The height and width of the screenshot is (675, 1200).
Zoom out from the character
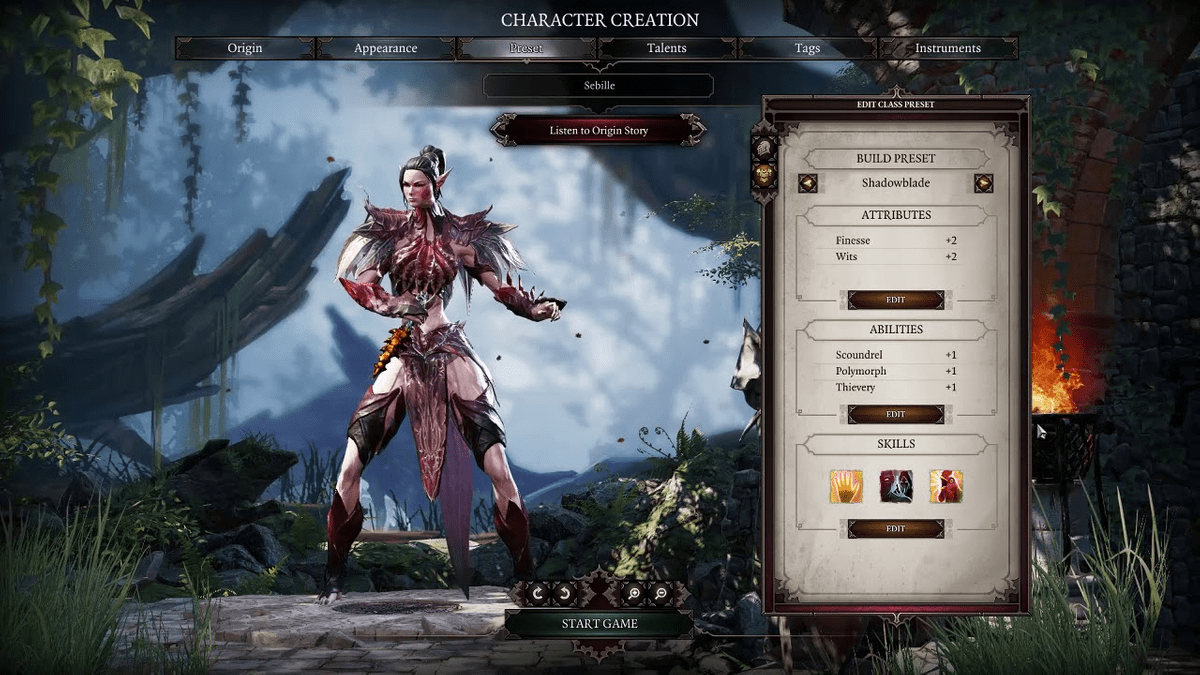point(662,593)
